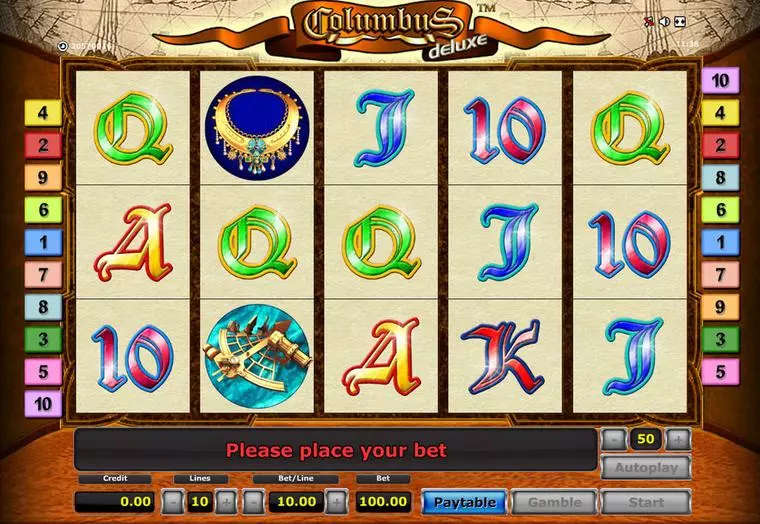
Task: Increase the number of Lines
Action: (227, 502)
